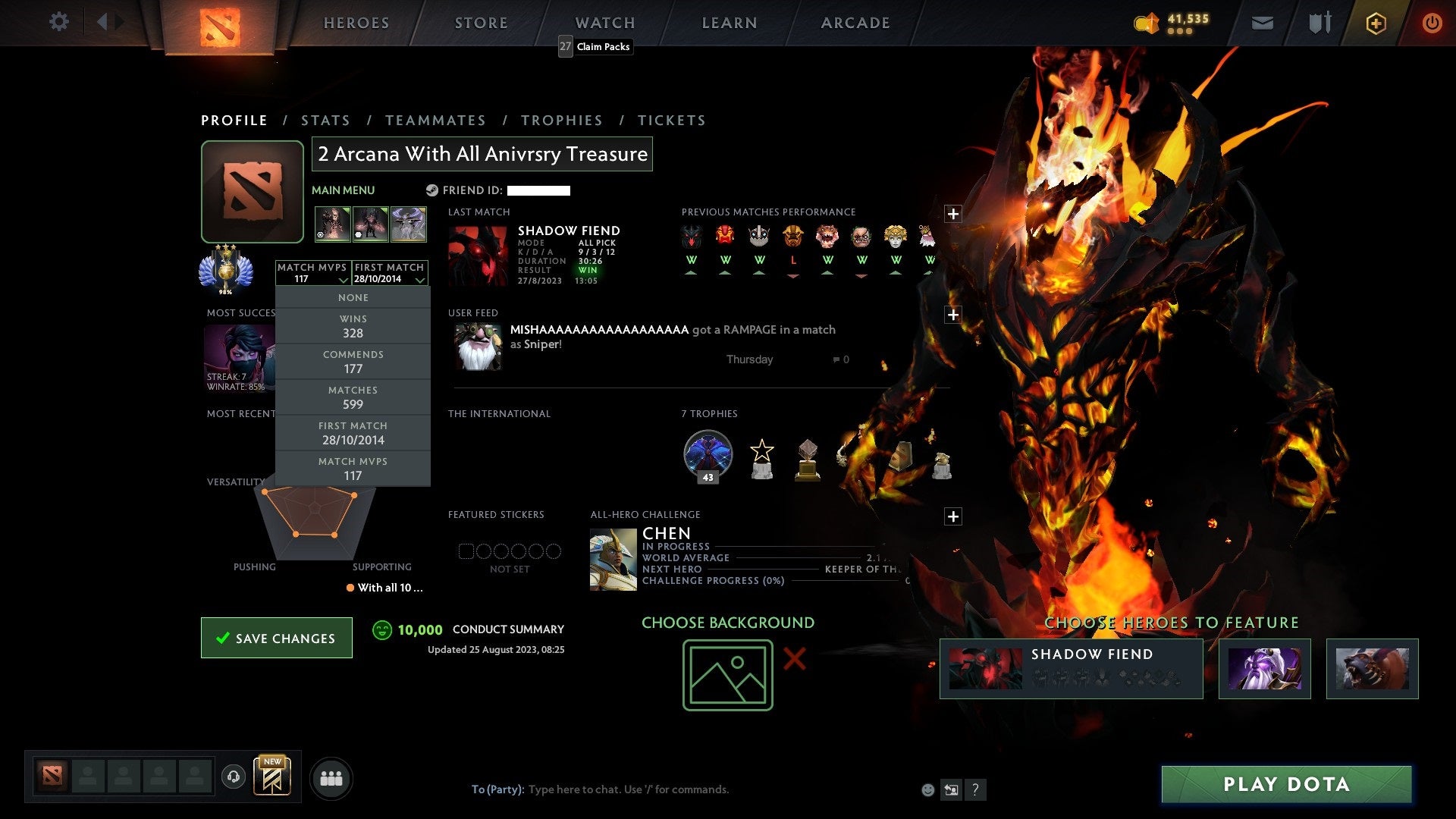The image size is (1456, 819).
Task: Click the Shadow Fiend featured hero card
Action: pos(1071,668)
